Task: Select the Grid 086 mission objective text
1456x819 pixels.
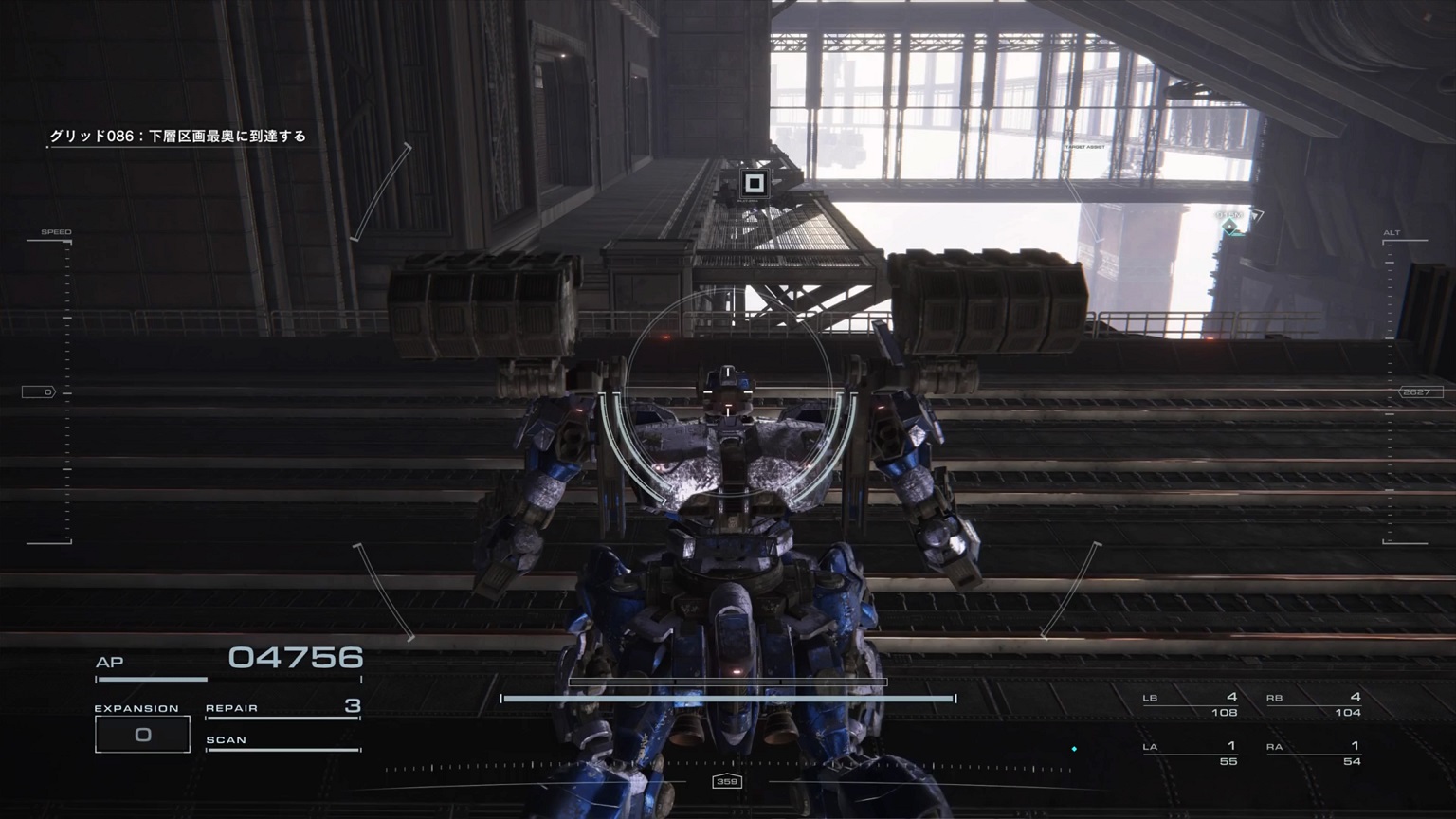Action: pos(178,136)
